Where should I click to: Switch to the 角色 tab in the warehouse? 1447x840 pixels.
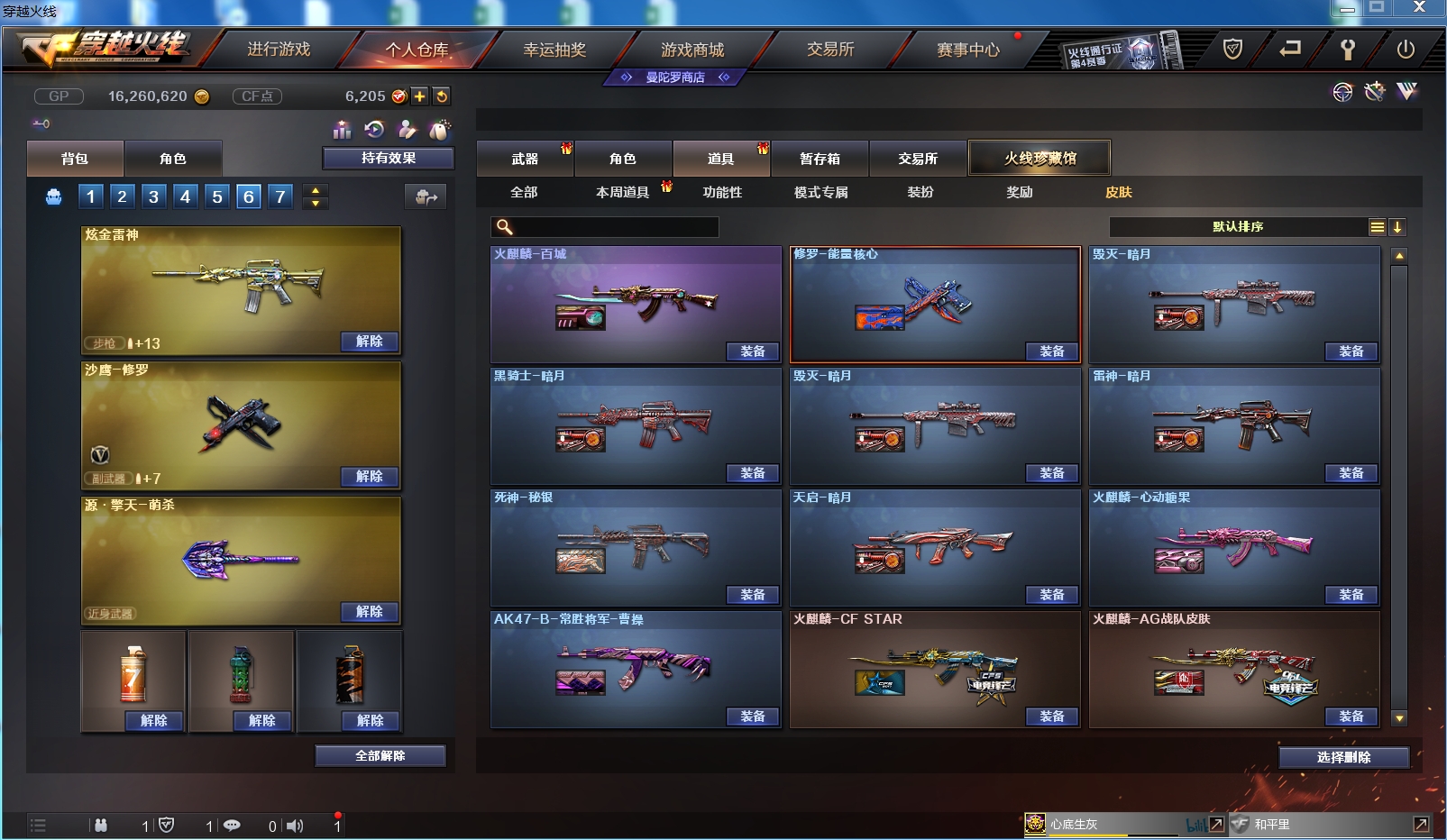pyautogui.click(x=624, y=158)
